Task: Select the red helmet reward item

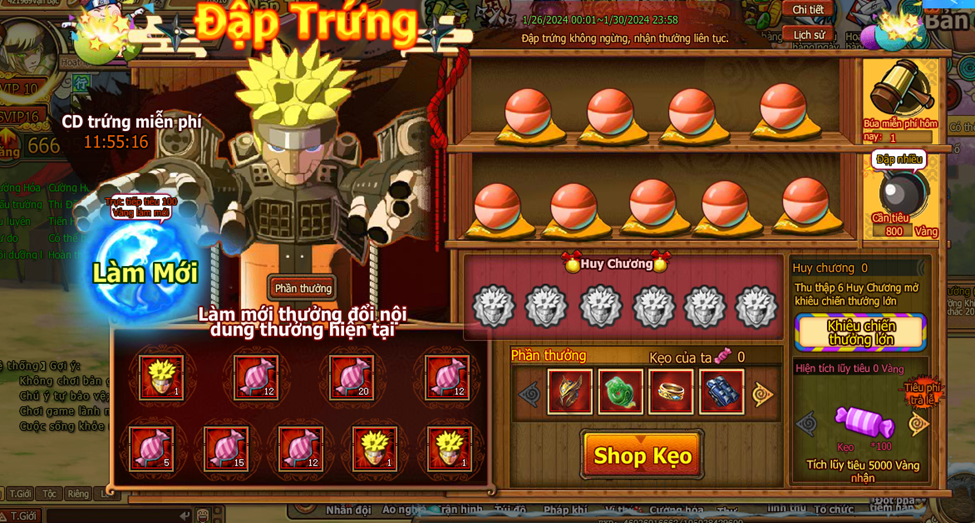Action: point(569,392)
